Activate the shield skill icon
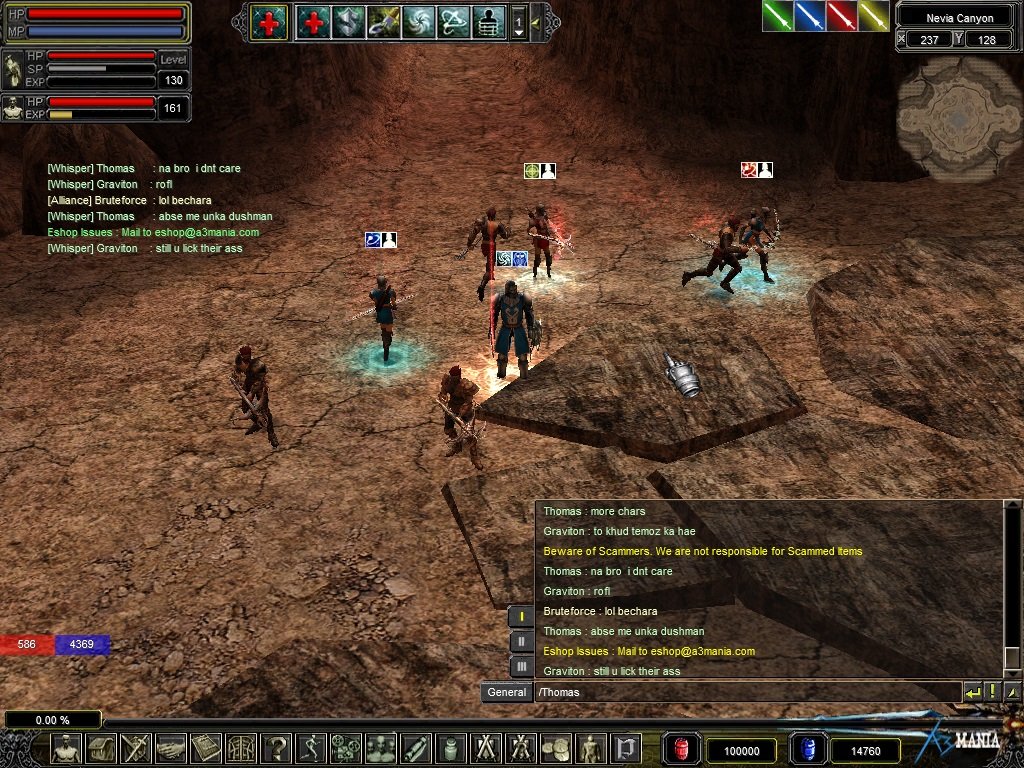This screenshot has width=1024, height=768. coord(348,22)
